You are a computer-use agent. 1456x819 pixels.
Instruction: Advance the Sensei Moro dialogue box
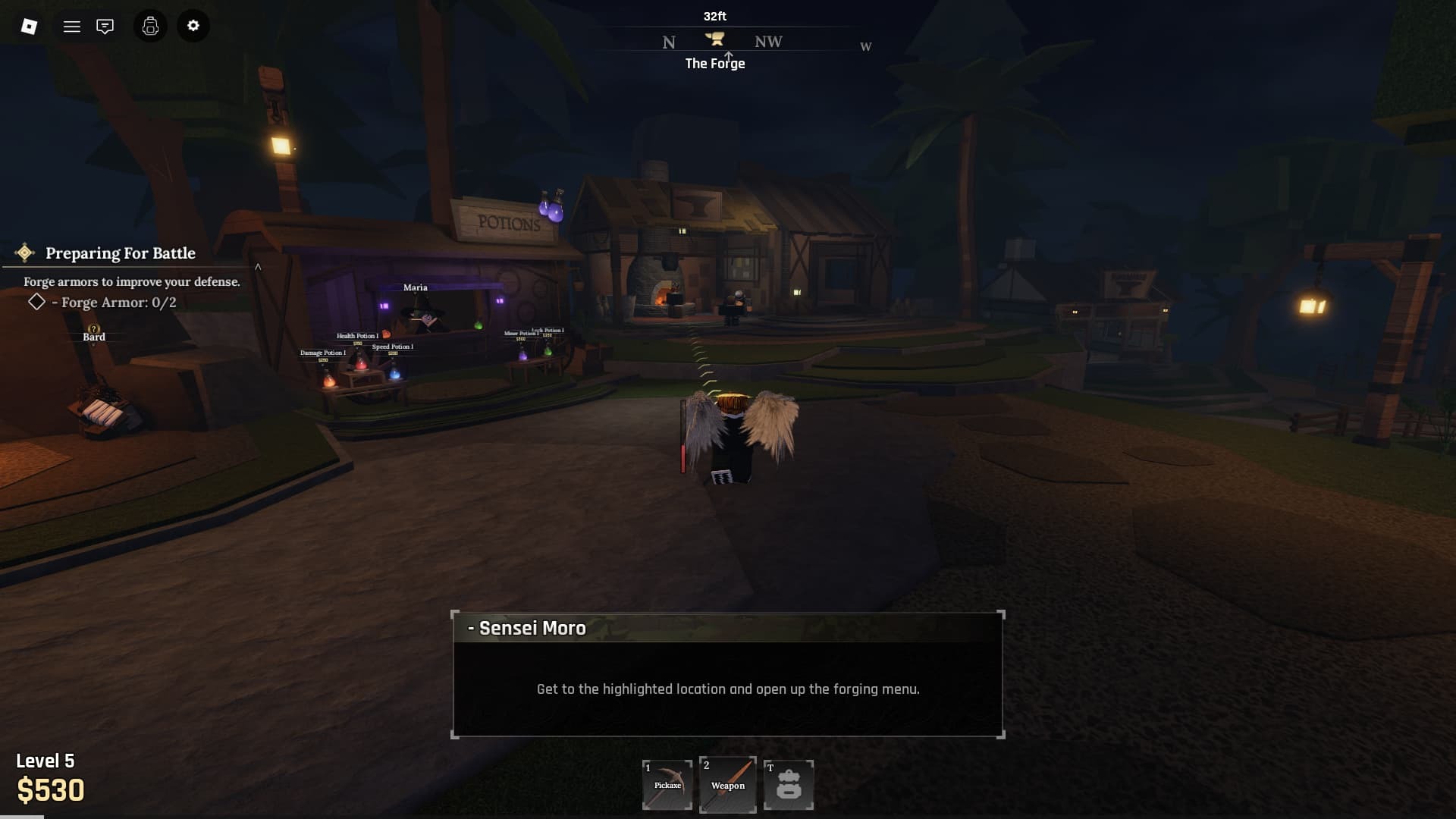728,675
